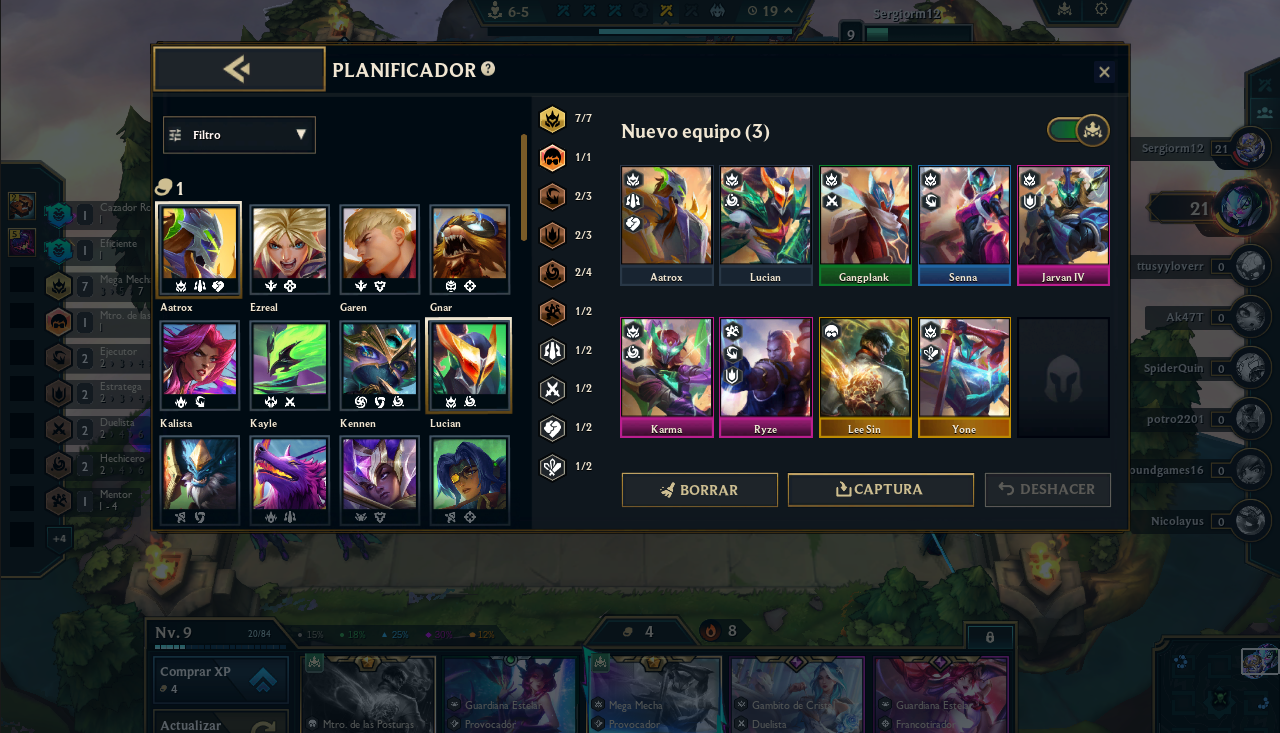Disable the green toggle beside Nuevo equipo
This screenshot has height=733, width=1280.
coord(1078,130)
